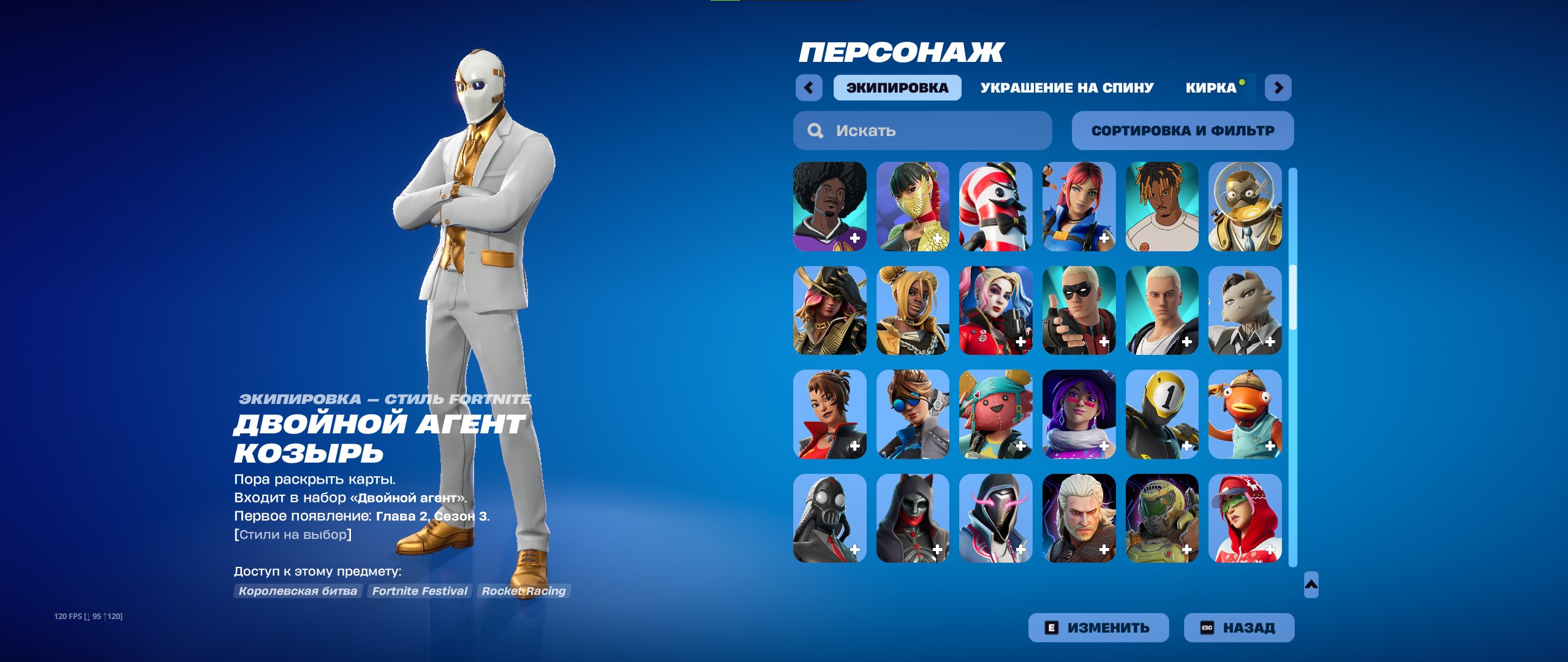Open the Сортировка и фильтр panel

pos(1183,130)
